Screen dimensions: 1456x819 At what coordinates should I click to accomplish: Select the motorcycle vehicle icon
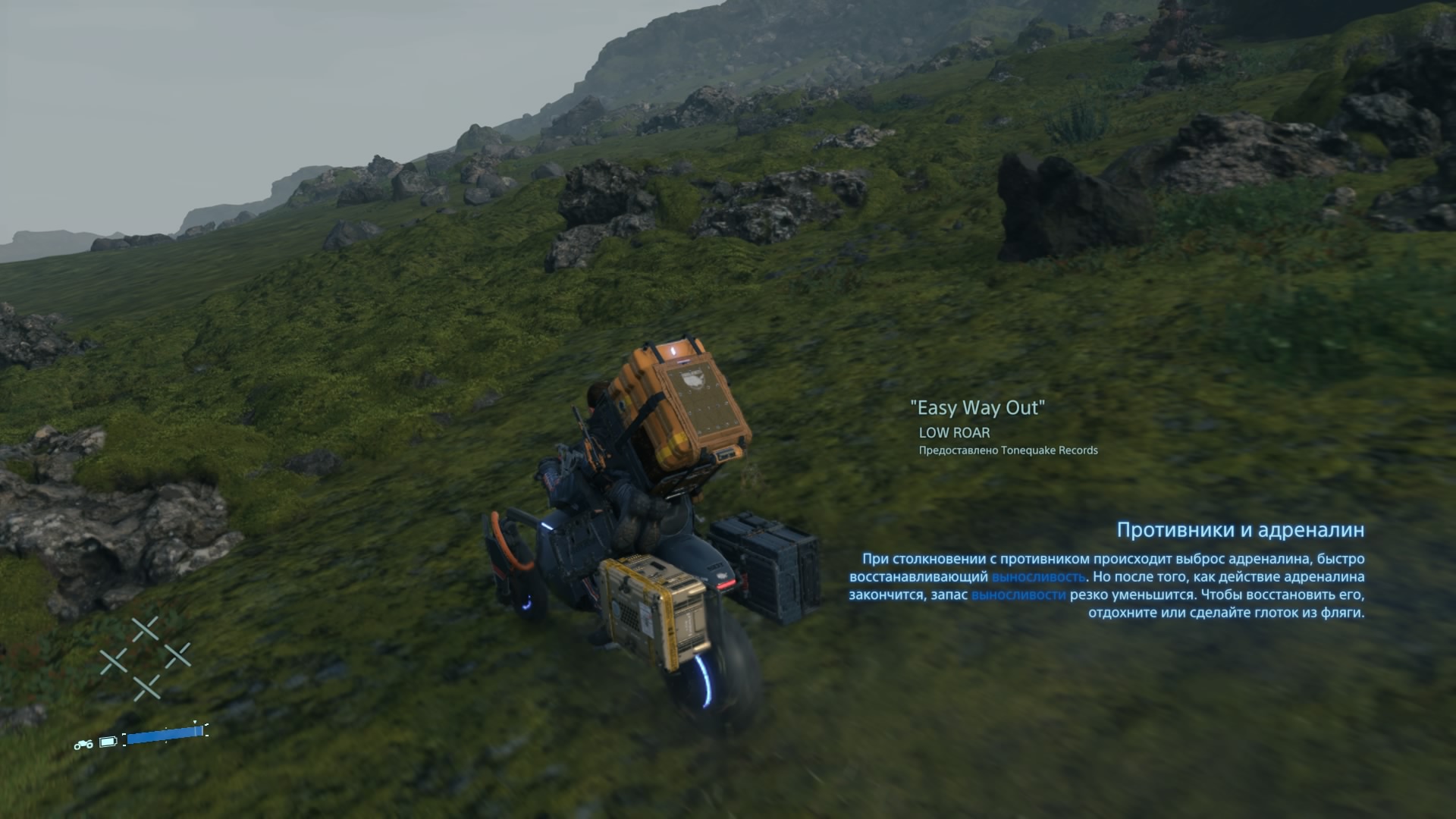click(x=83, y=744)
